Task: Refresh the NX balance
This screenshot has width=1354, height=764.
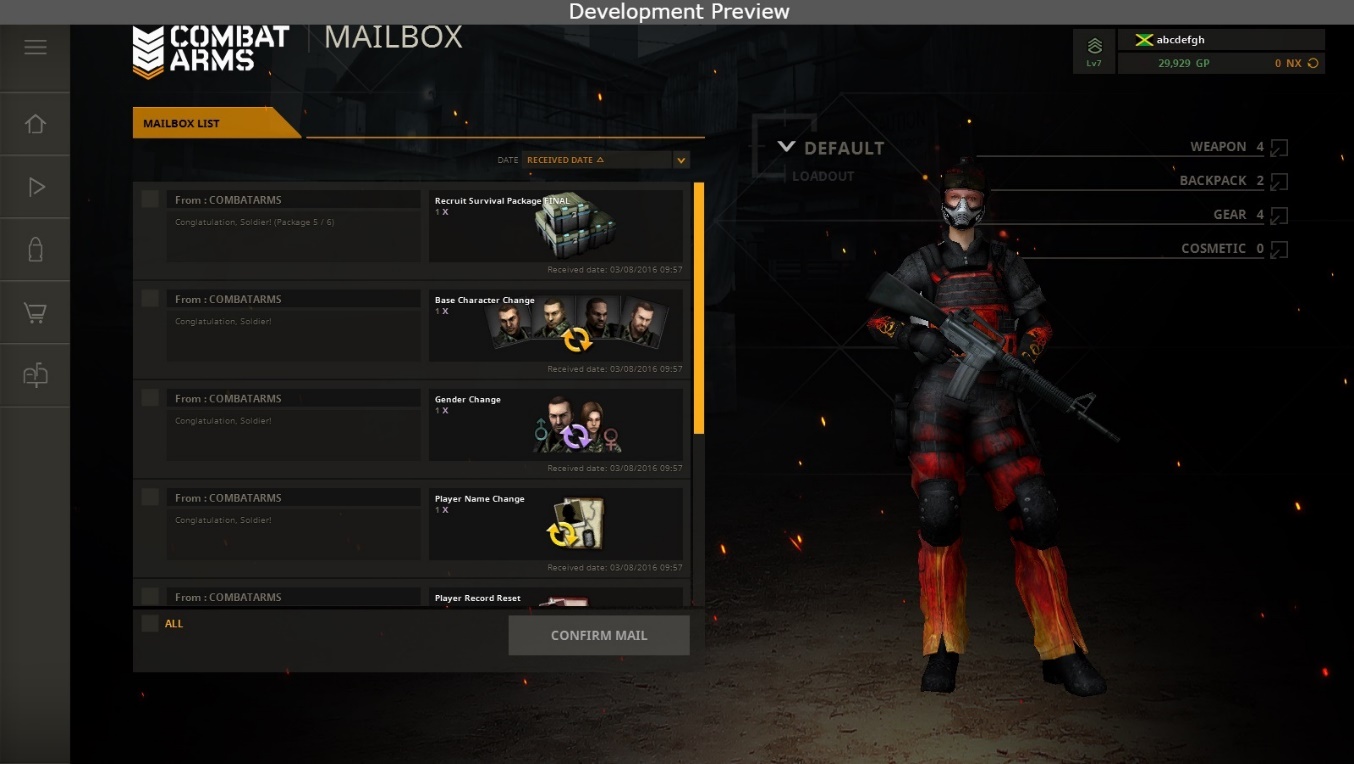Action: pyautogui.click(x=1313, y=63)
